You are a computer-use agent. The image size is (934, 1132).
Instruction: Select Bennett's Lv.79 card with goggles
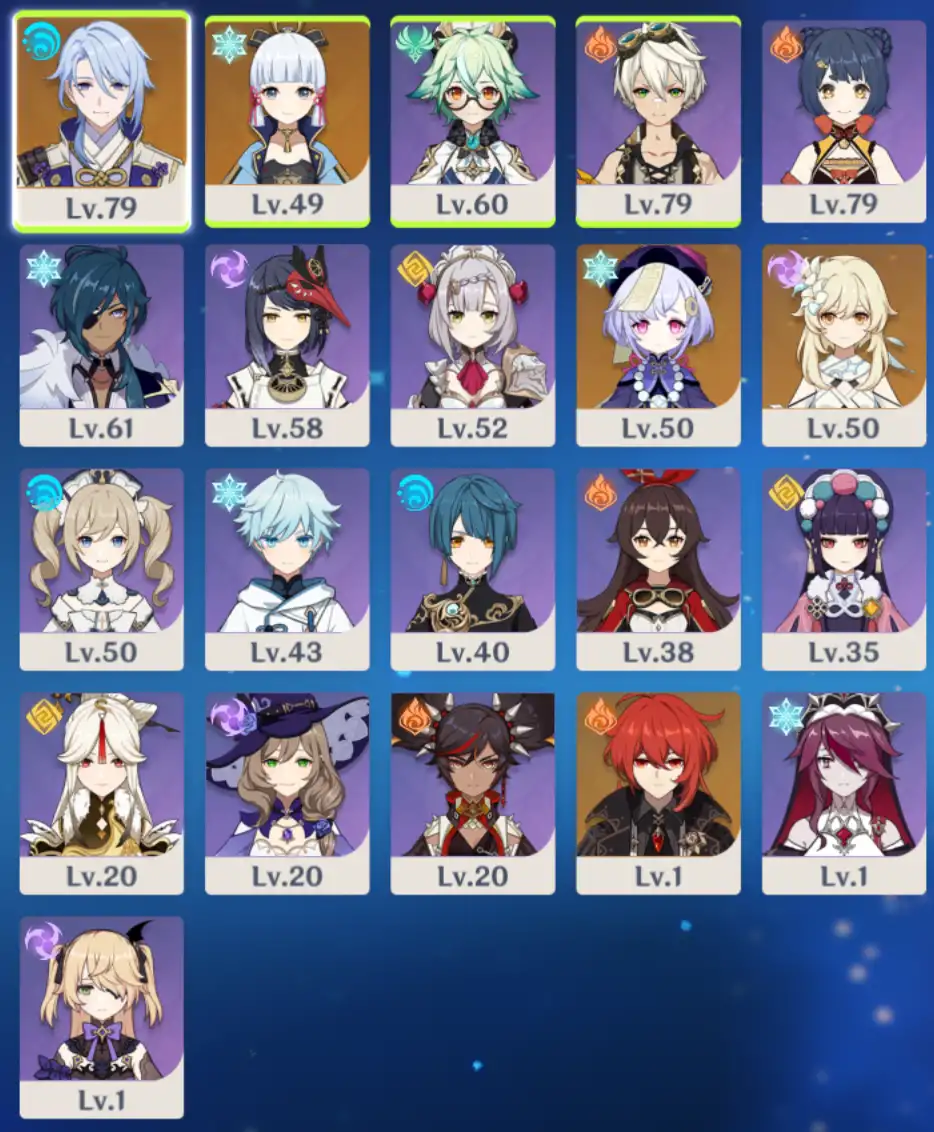658,118
